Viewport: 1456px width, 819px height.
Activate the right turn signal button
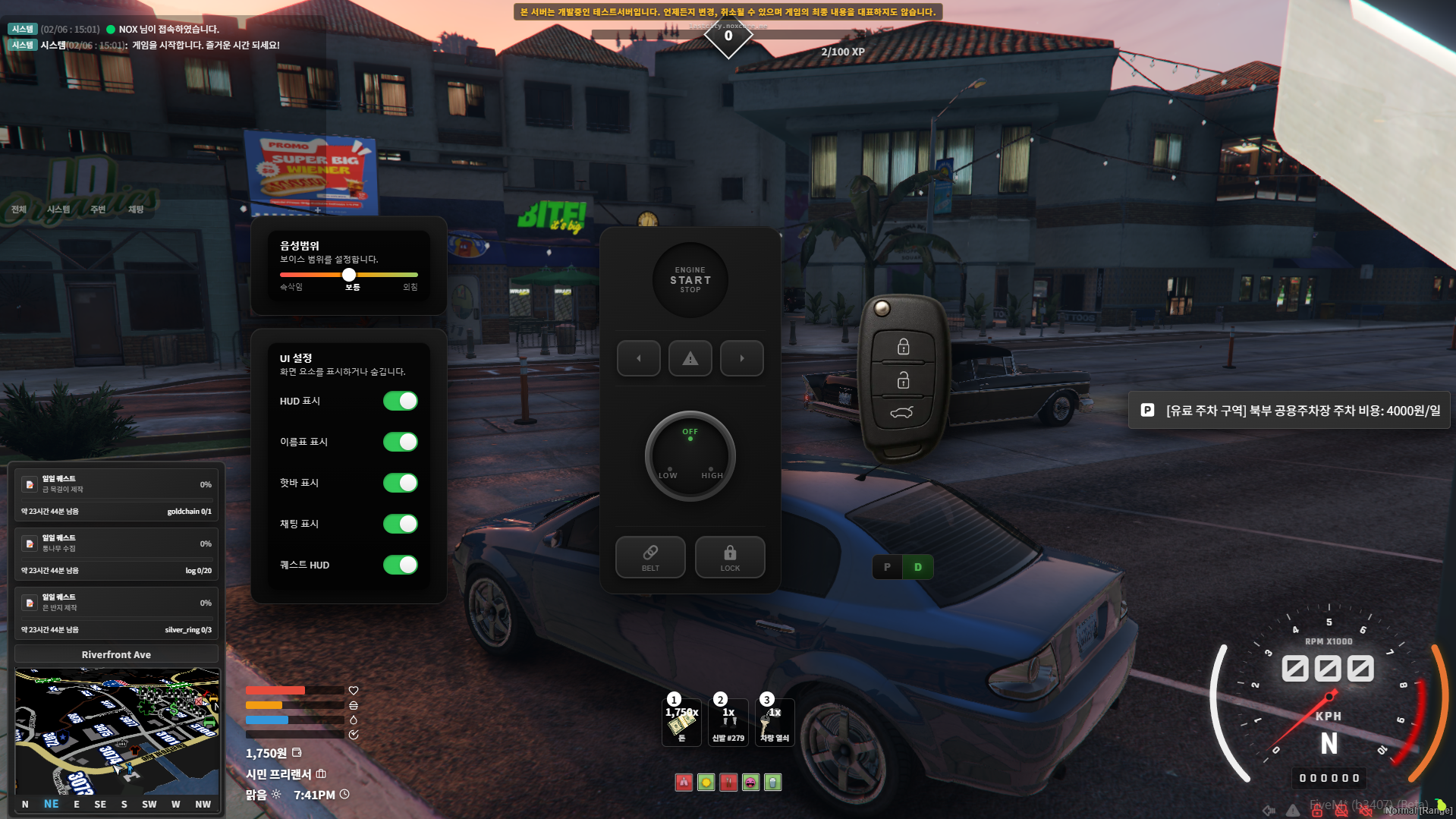click(741, 358)
